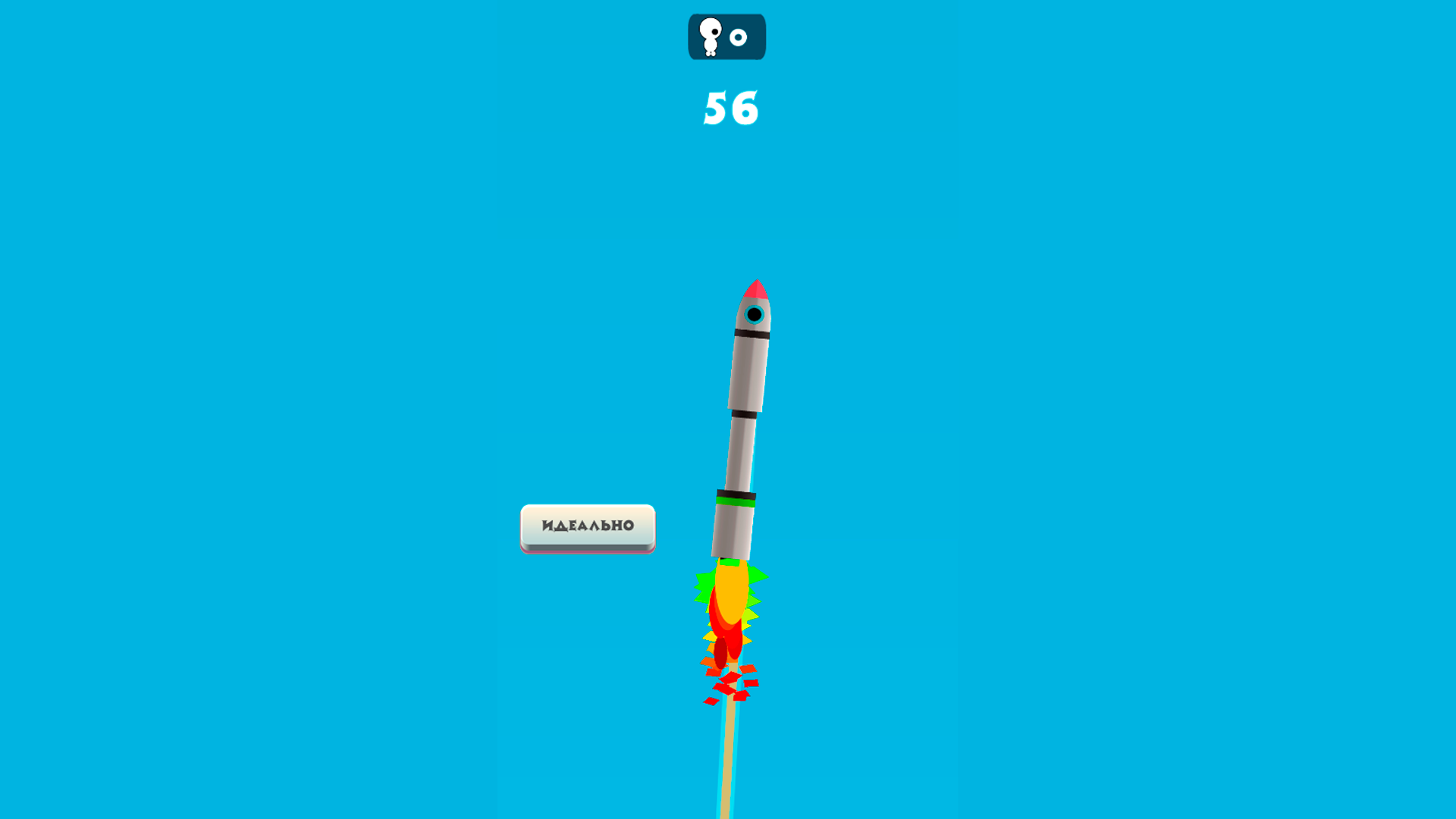1456x819 pixels.
Task: Click the small ring icon beside the astronaut
Action: click(x=738, y=36)
